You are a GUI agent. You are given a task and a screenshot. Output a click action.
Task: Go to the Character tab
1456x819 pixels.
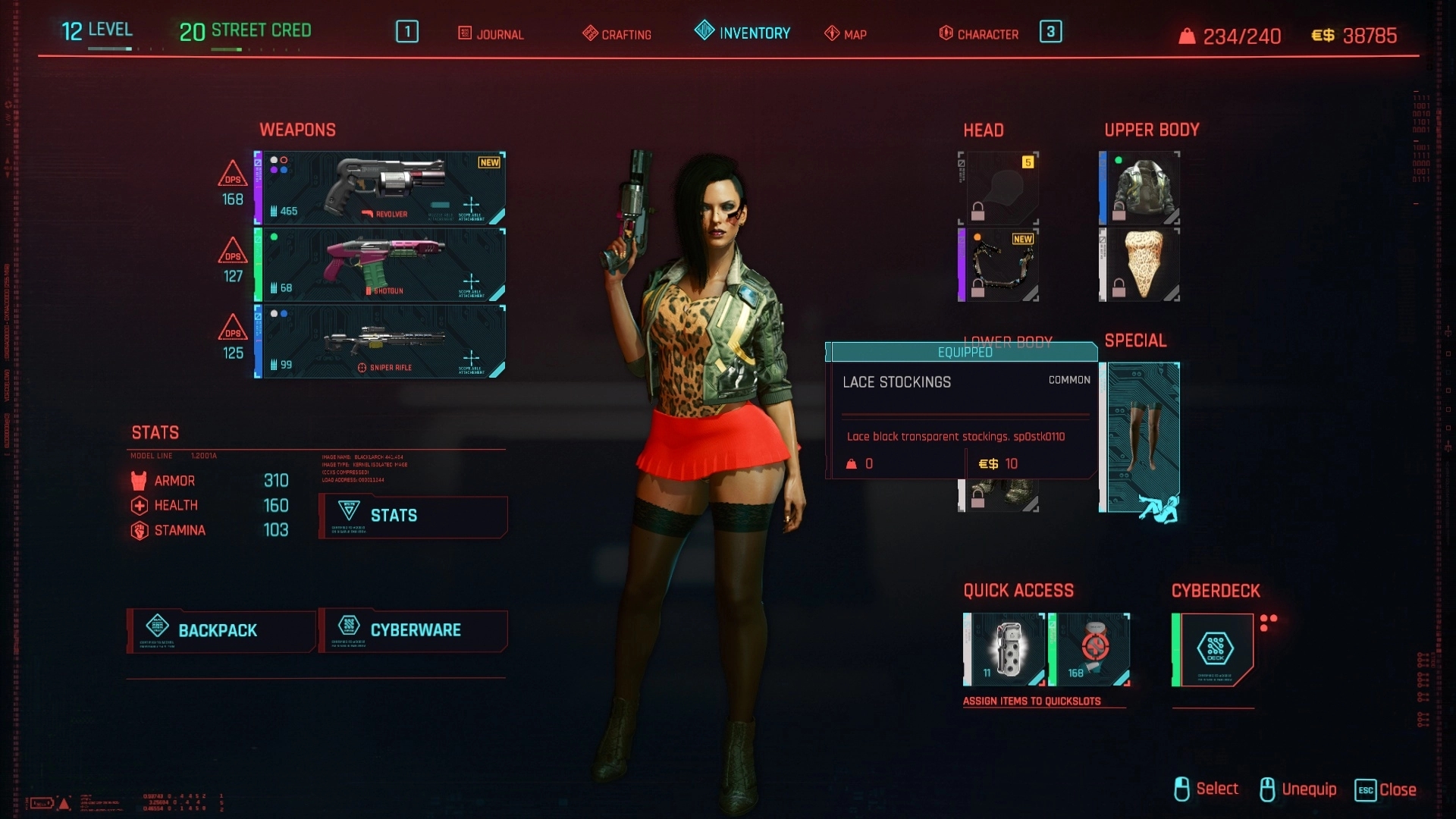click(979, 34)
